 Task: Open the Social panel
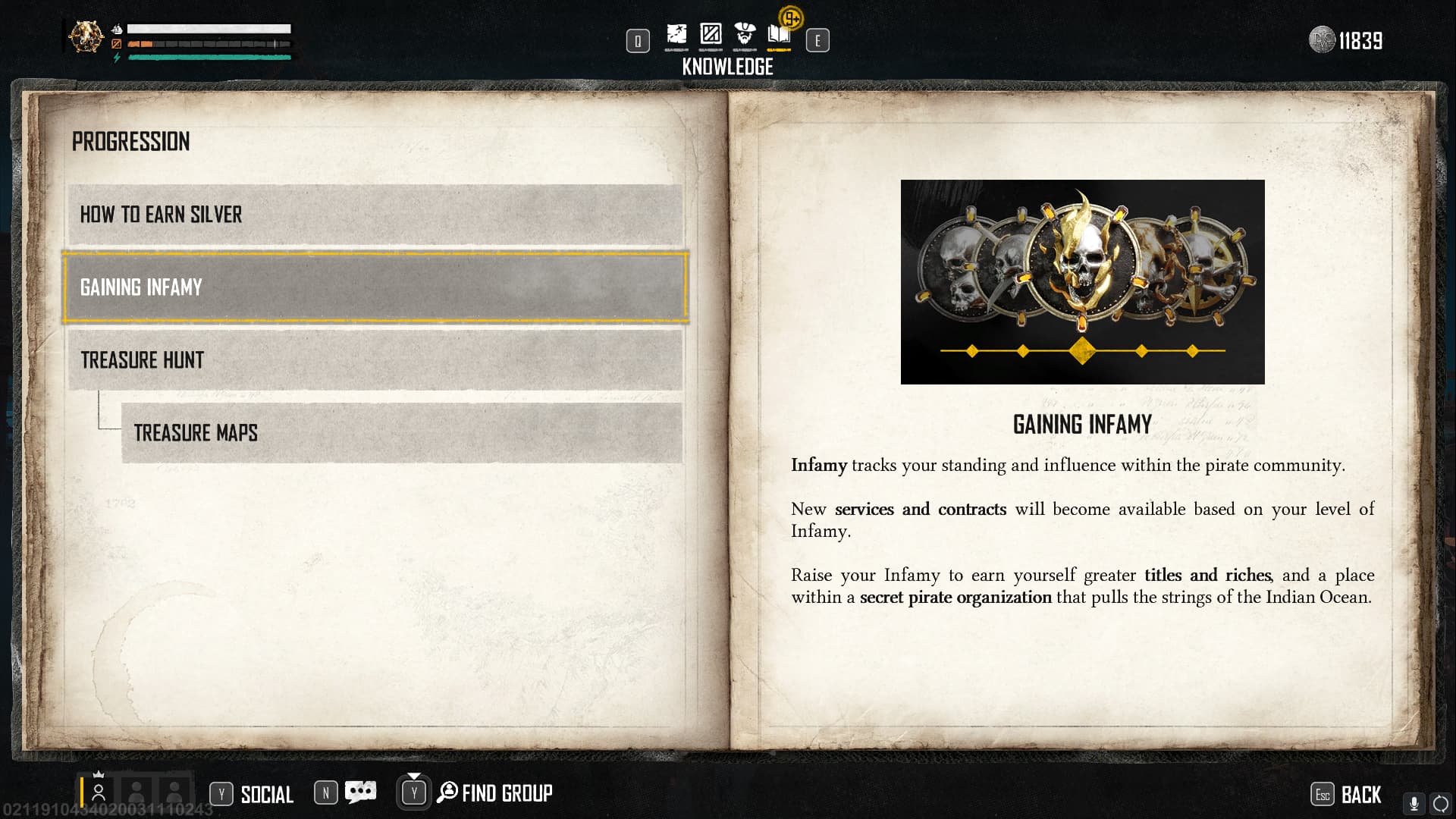pos(250,793)
